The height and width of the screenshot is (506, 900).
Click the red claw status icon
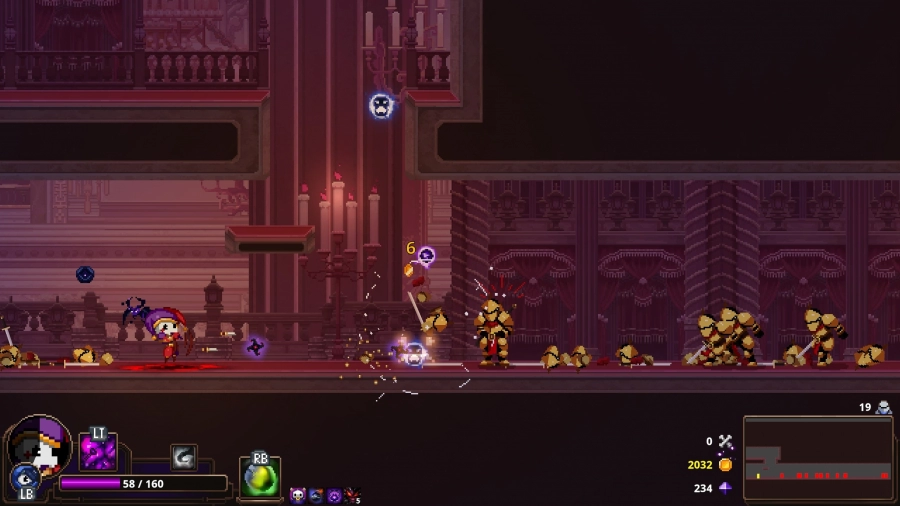pos(351,495)
